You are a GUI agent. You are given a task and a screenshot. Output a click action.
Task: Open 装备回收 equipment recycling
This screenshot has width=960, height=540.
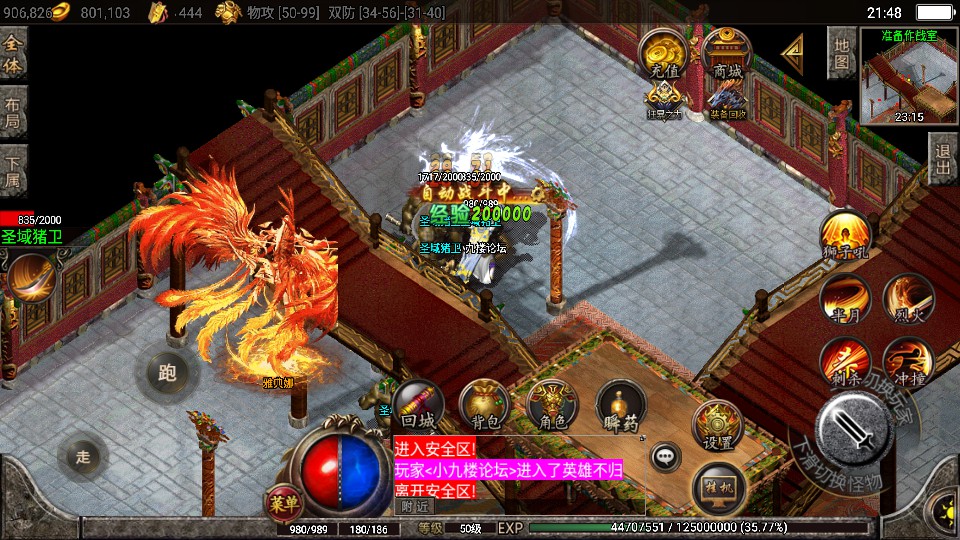[727, 100]
